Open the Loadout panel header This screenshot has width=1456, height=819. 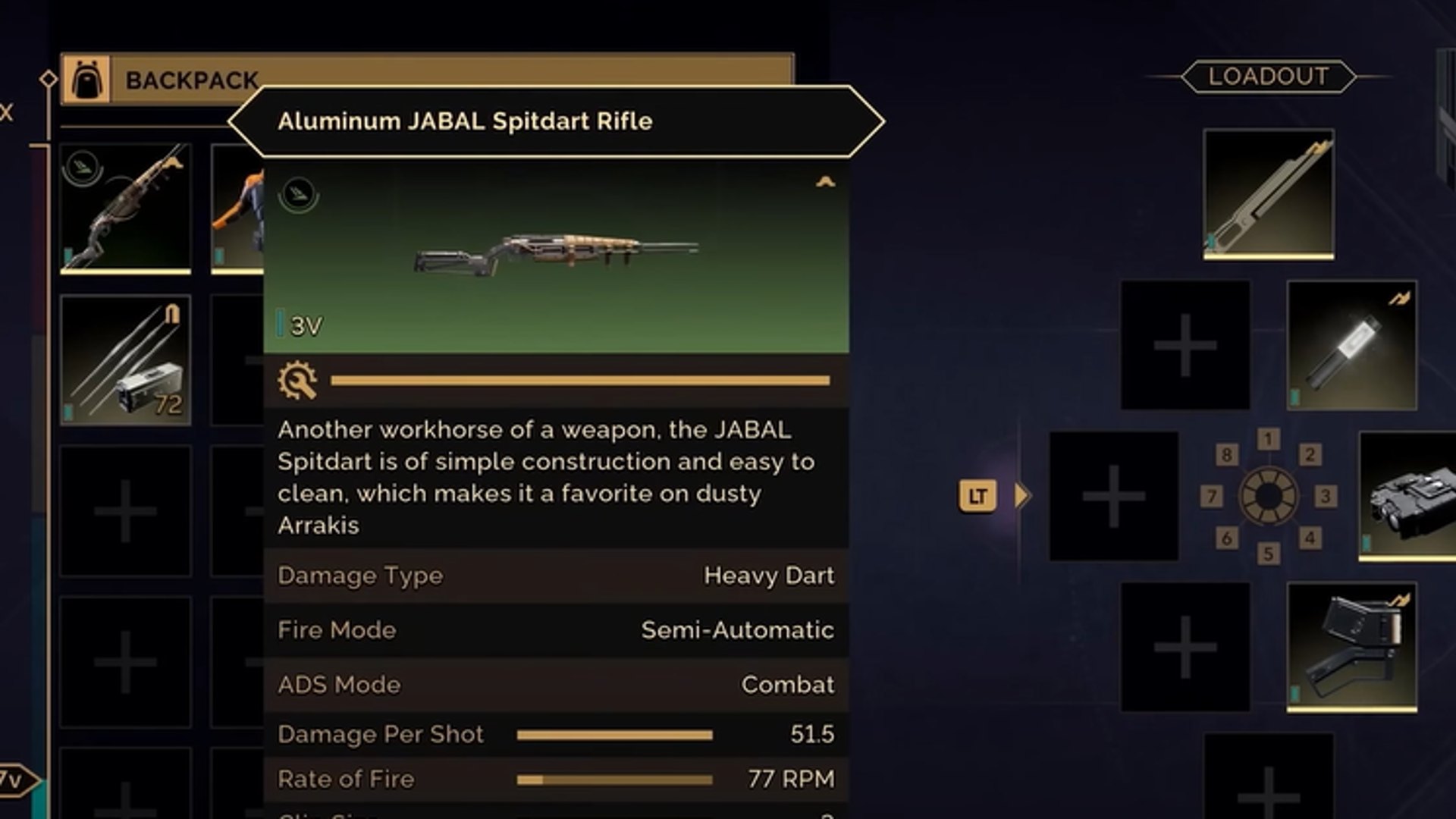1268,77
